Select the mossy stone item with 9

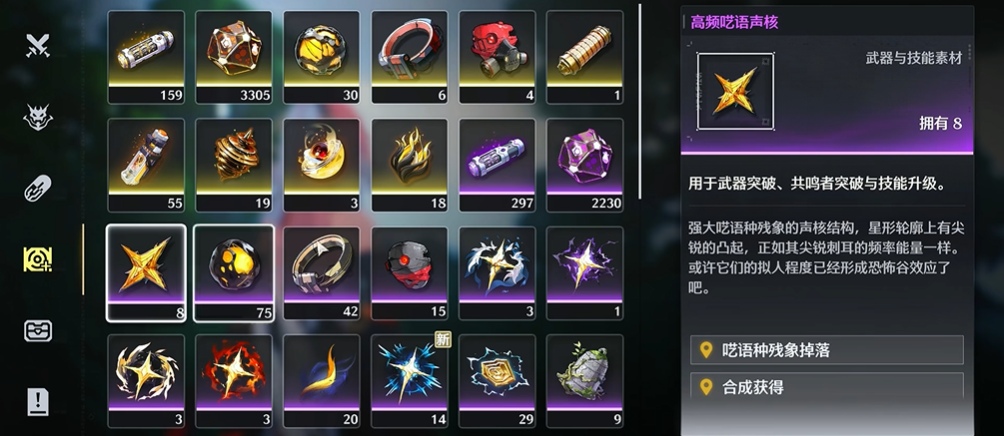(585, 380)
